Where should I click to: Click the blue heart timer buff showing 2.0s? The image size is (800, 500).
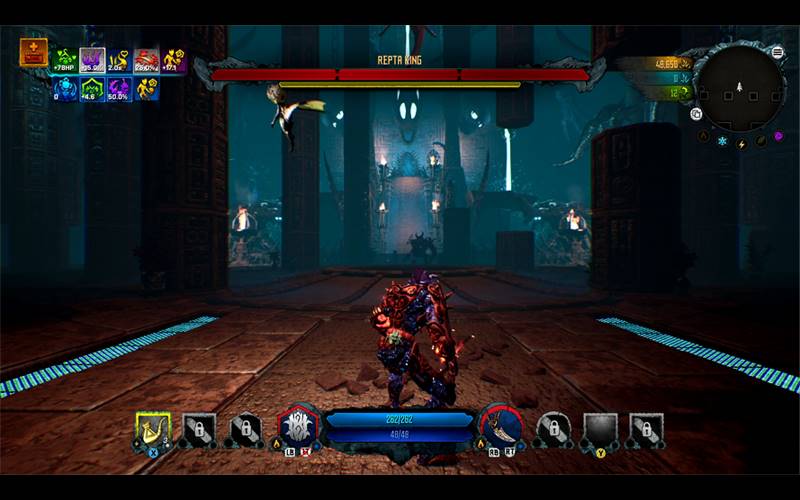120,60
